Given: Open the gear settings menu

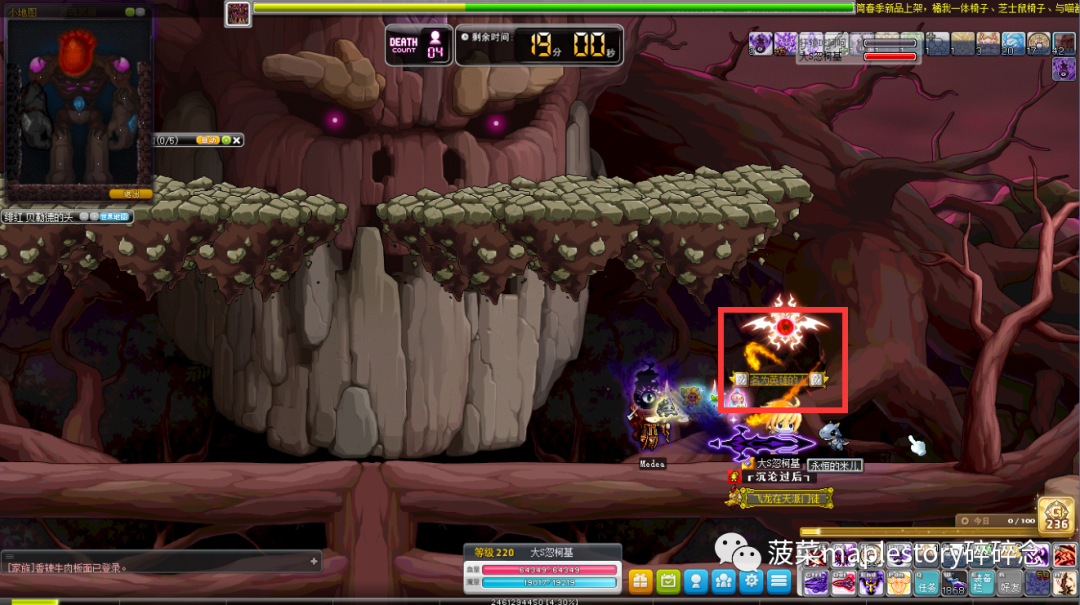Looking at the screenshot, I should pos(752,581).
